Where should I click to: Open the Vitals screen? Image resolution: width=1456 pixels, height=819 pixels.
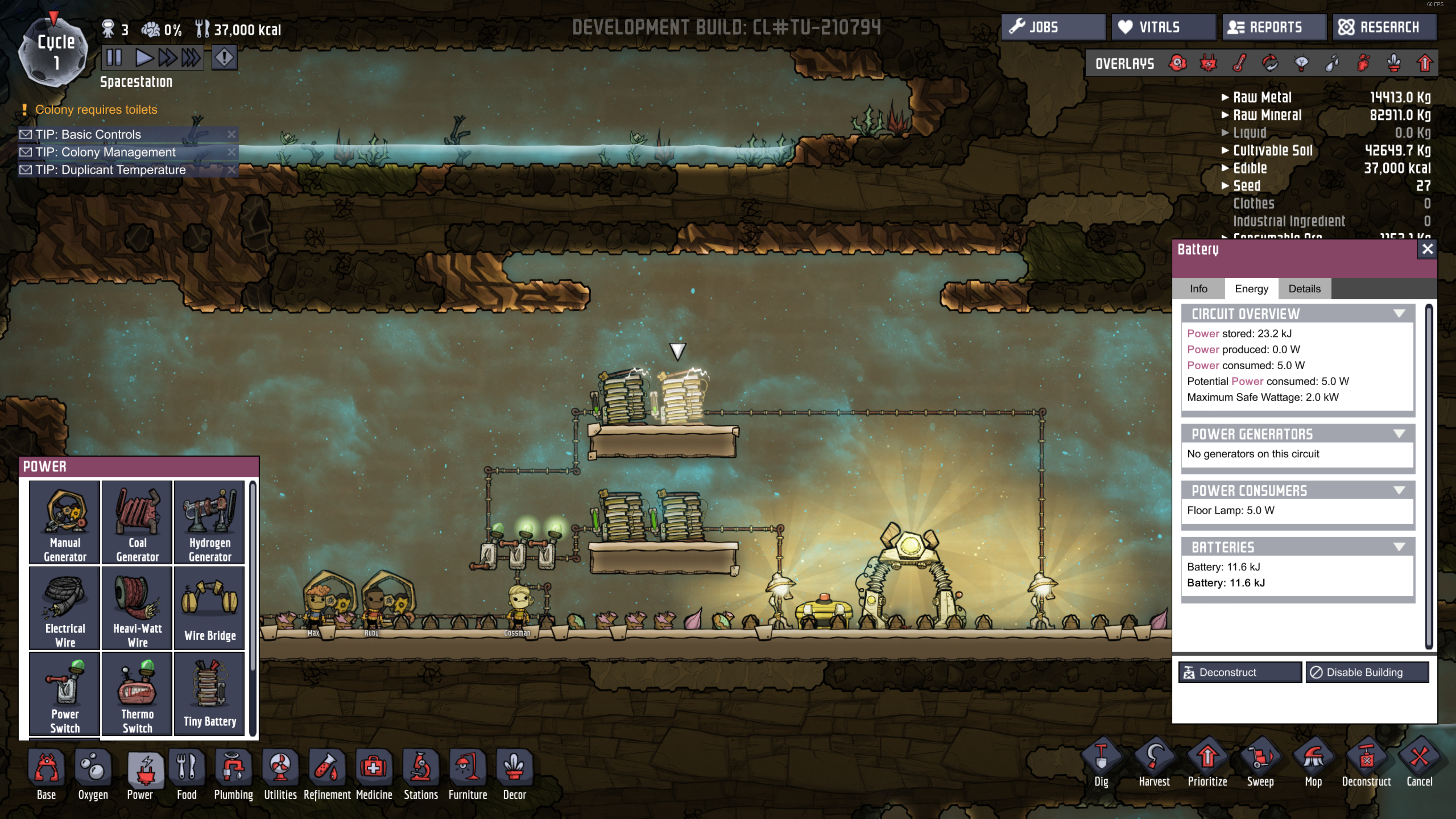[x=1163, y=27]
